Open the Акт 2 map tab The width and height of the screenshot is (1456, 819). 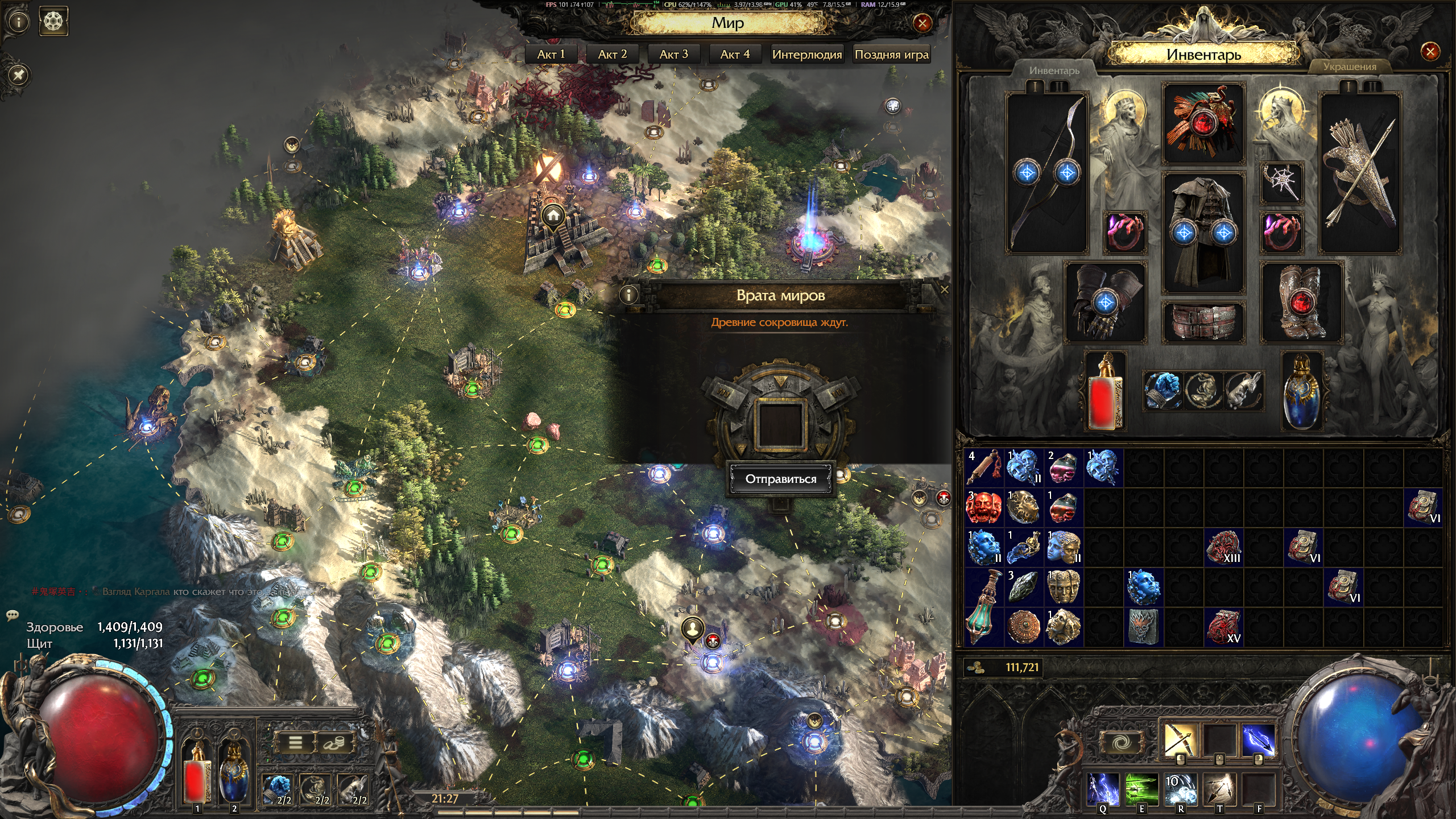coord(613,55)
